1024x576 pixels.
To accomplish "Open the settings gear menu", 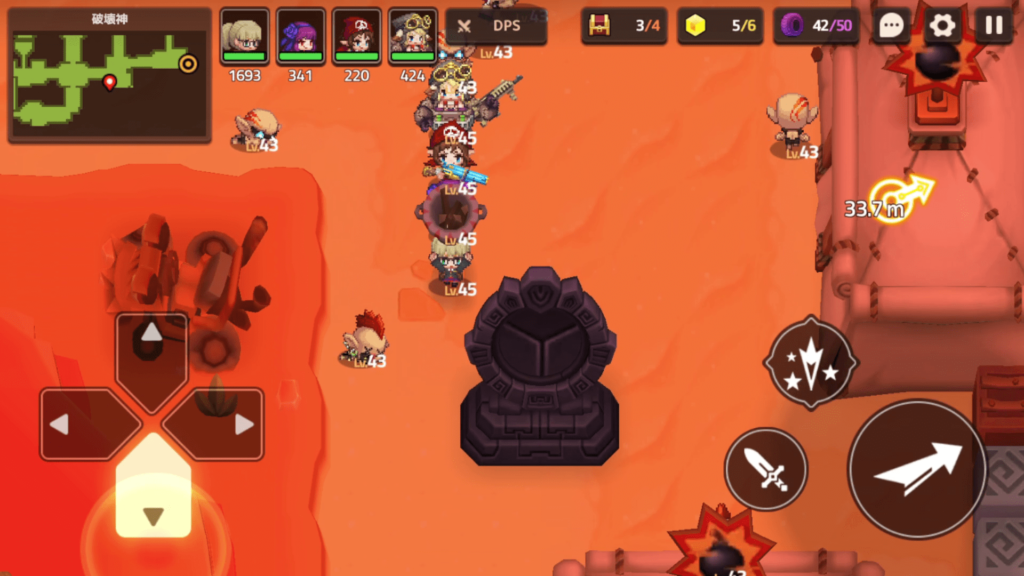I will coord(942,26).
